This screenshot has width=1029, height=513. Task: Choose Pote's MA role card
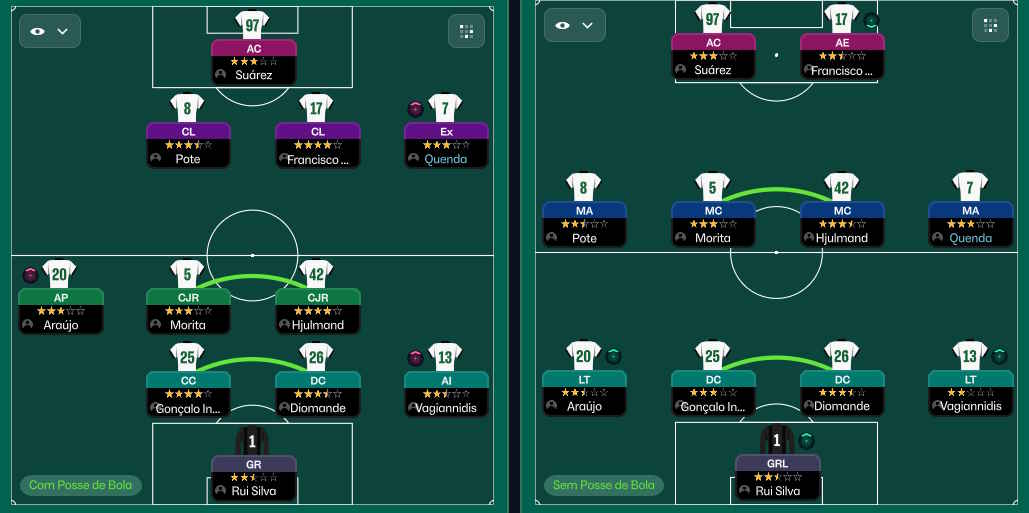pyautogui.click(x=584, y=224)
